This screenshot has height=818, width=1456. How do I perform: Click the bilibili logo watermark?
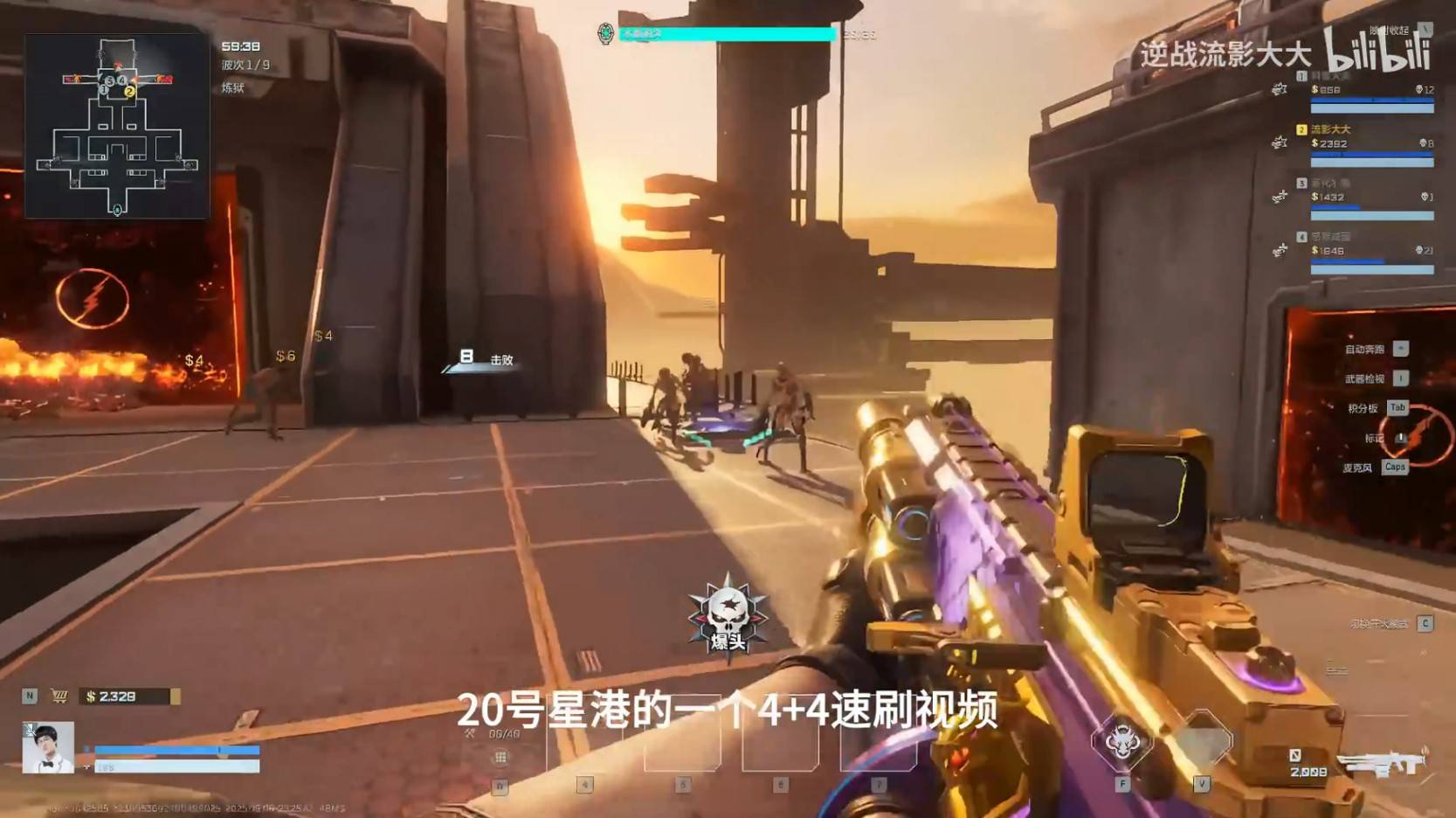(x=1377, y=52)
